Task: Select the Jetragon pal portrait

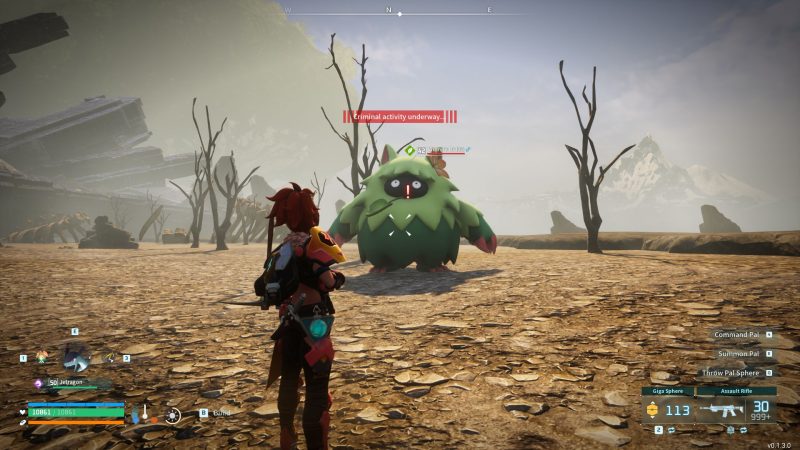Action: [x=75, y=356]
